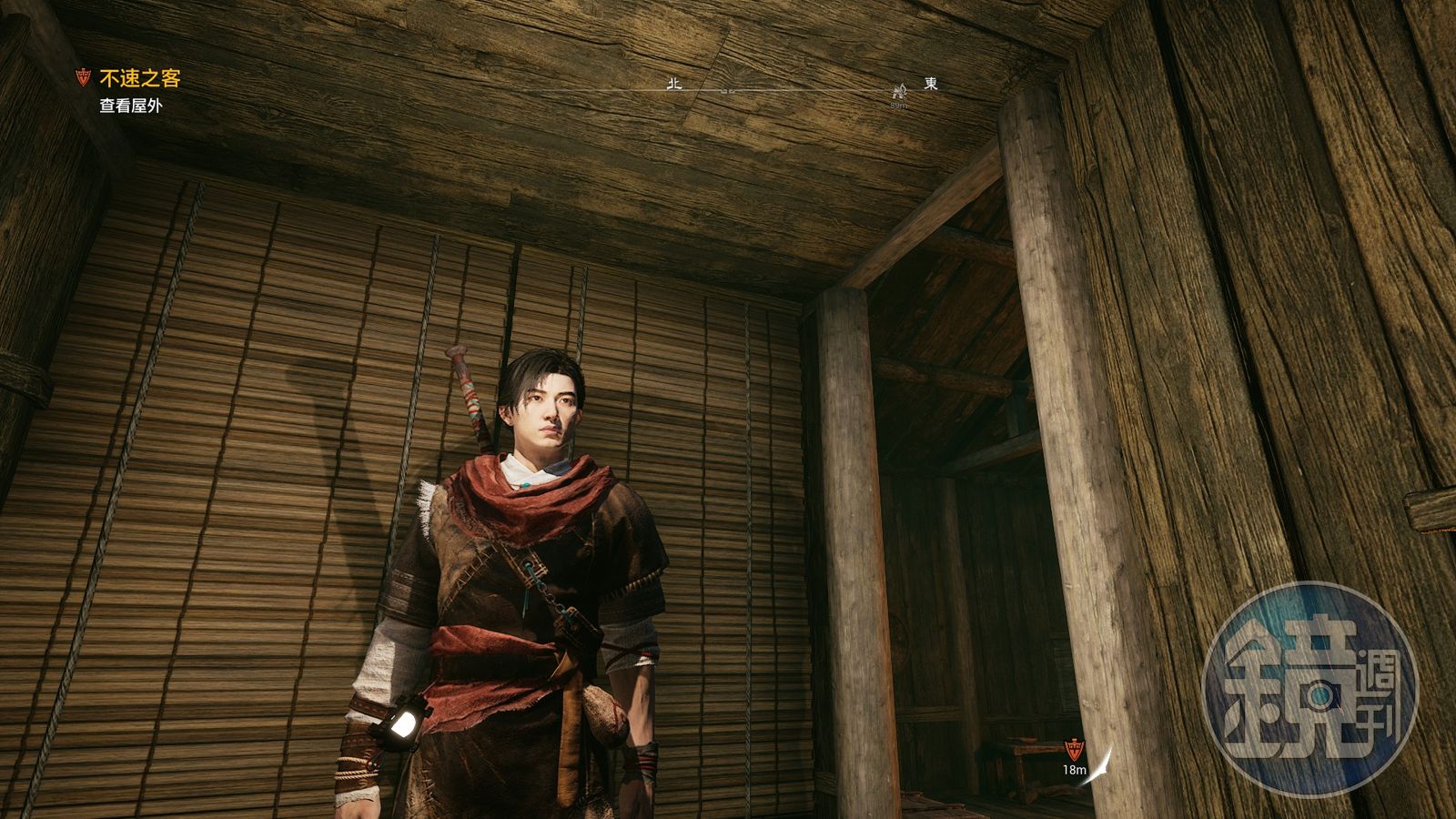Select the 不速之客 quest tracker title
The height and width of the screenshot is (819, 1456).
click(140, 79)
